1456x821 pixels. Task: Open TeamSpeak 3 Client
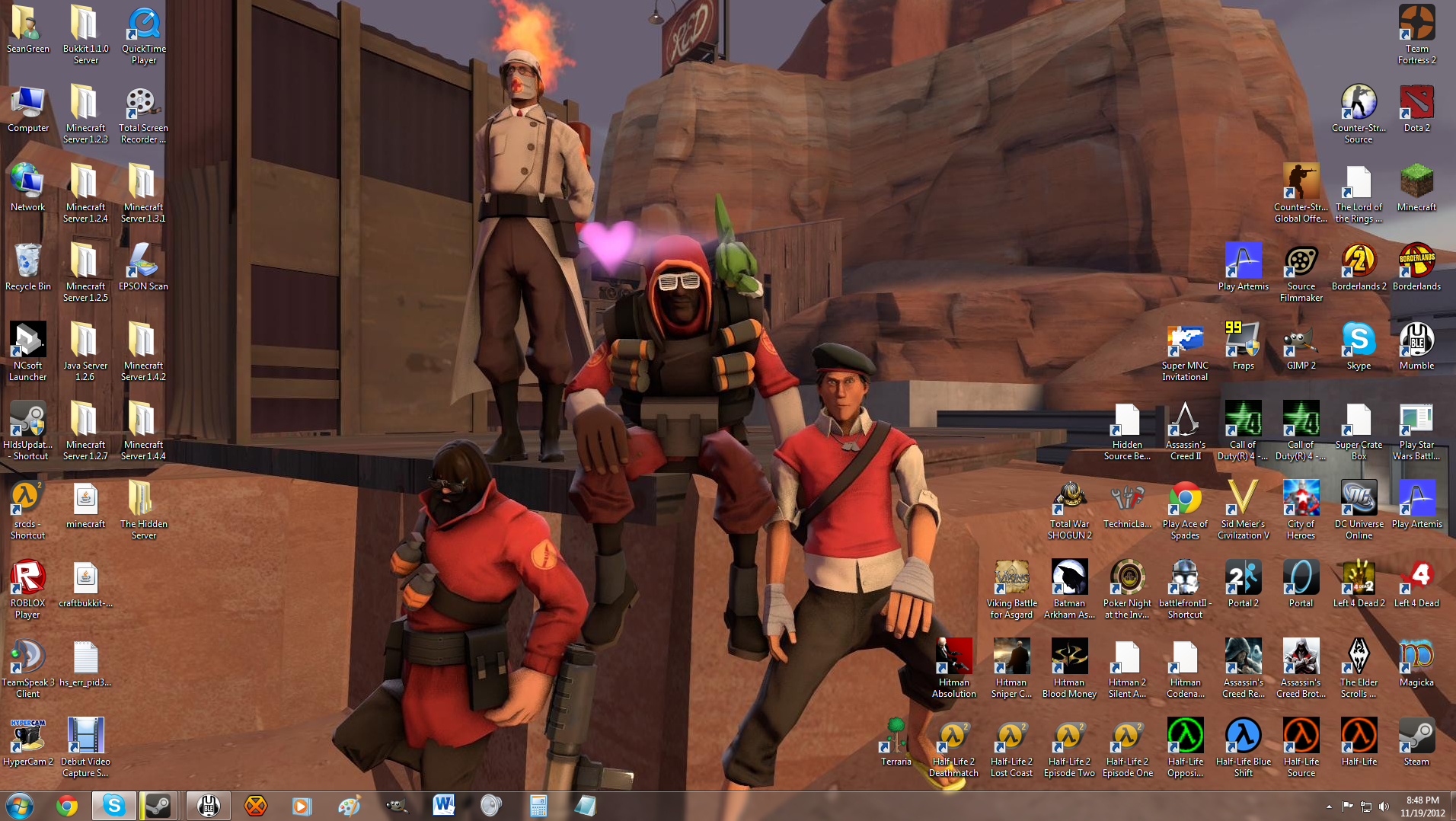tap(27, 657)
